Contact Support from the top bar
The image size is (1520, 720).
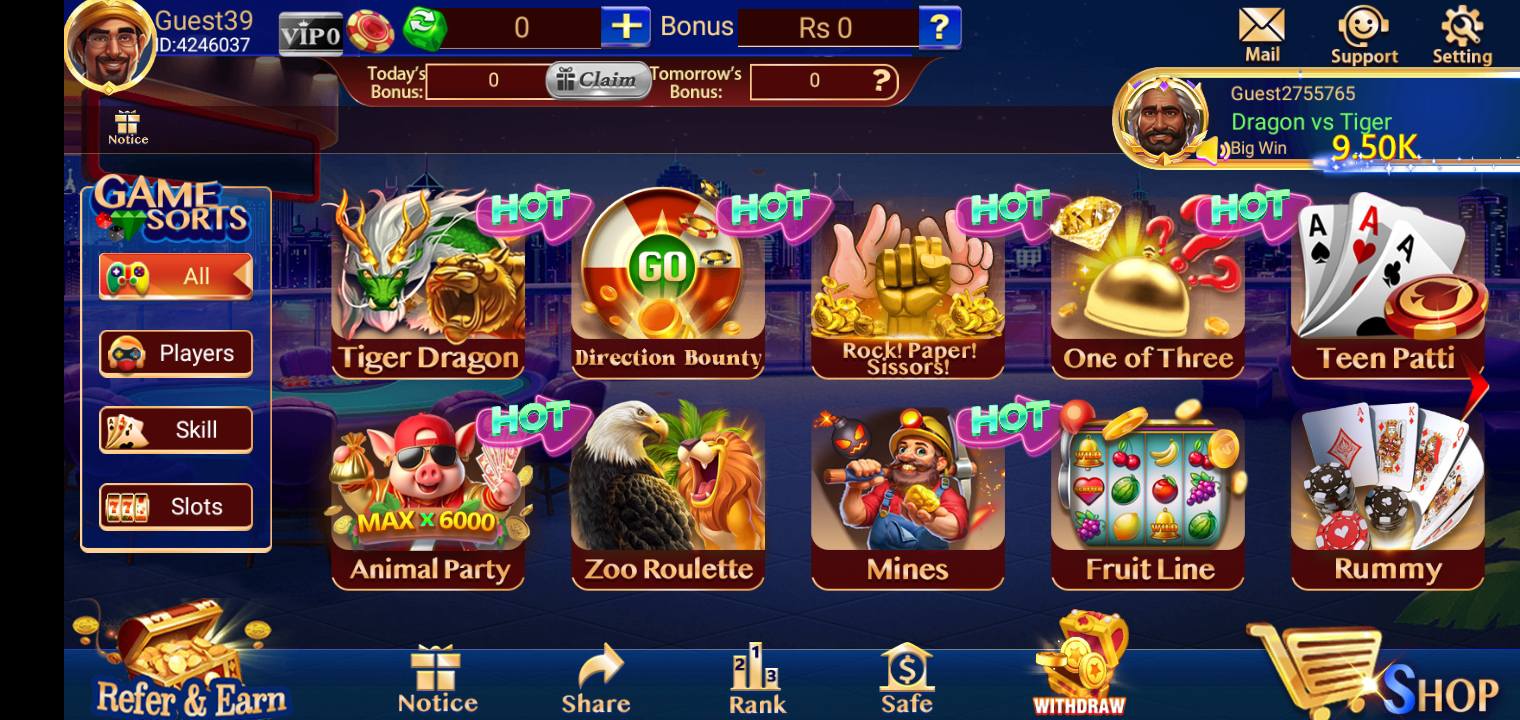(1363, 35)
